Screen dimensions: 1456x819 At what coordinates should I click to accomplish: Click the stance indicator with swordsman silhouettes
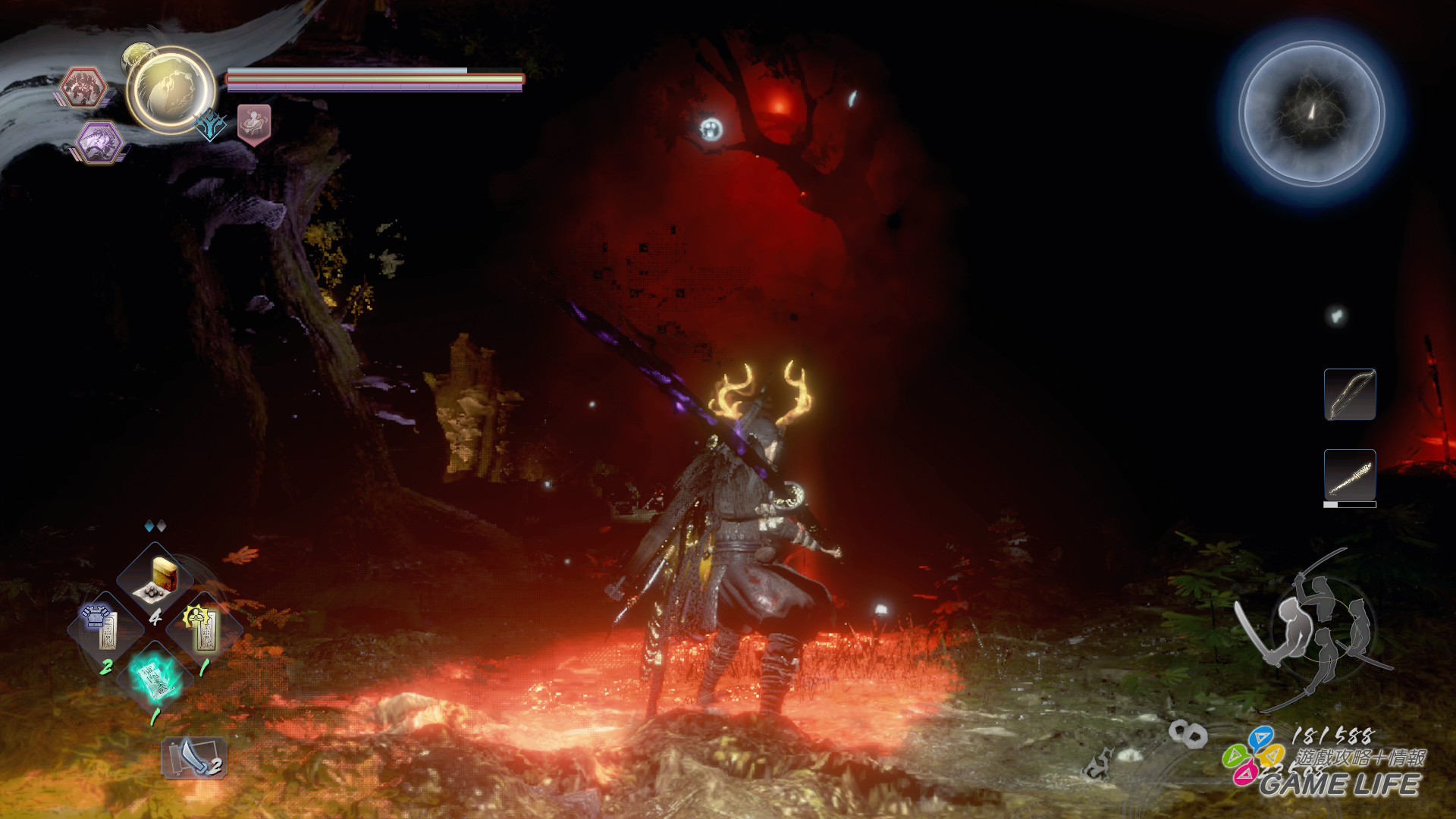1316,628
